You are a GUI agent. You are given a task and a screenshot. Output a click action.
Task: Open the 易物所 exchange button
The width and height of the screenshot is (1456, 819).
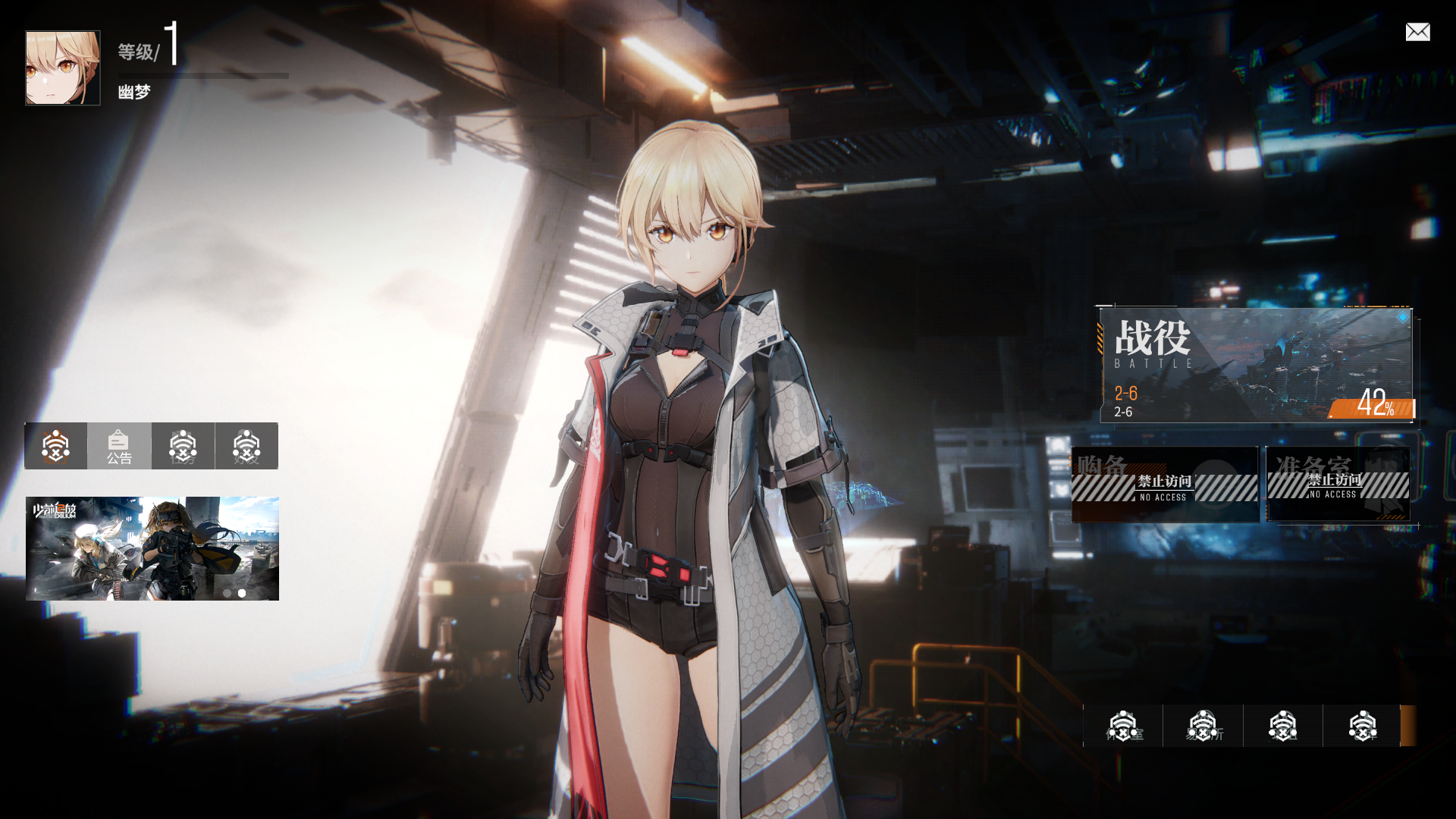[1203, 726]
